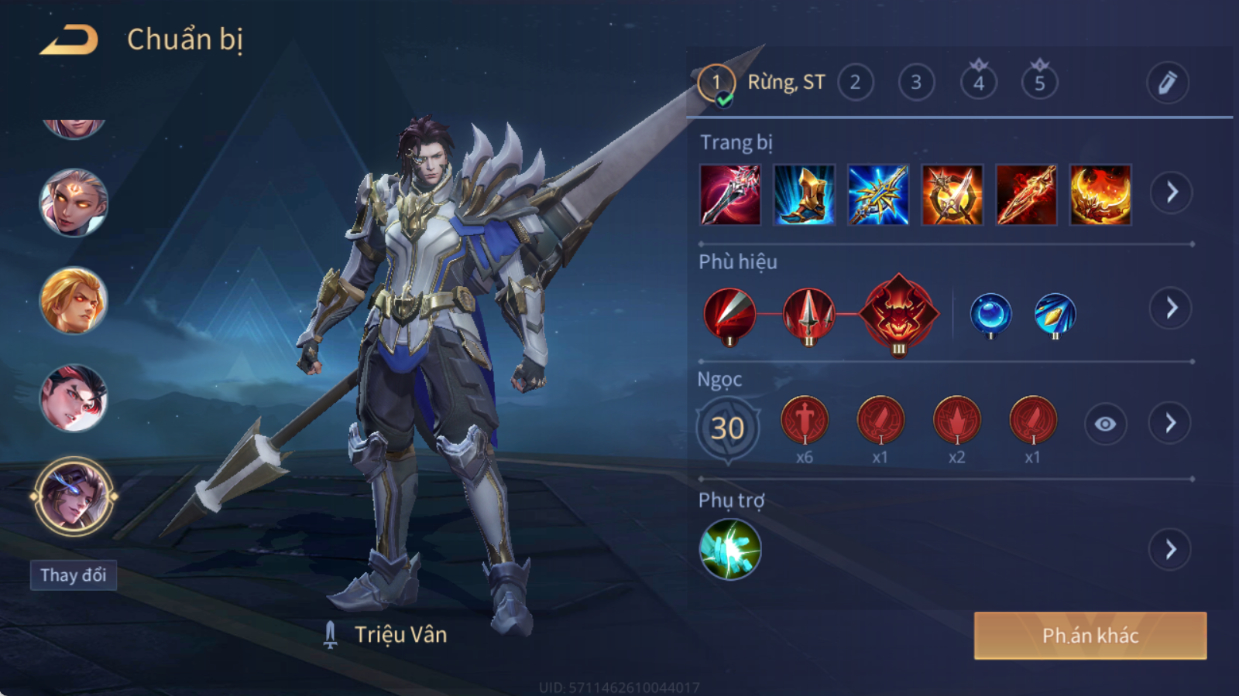Screen dimensions: 1239x696
Task: Select the blue orb secondary badge
Action: pos(991,314)
